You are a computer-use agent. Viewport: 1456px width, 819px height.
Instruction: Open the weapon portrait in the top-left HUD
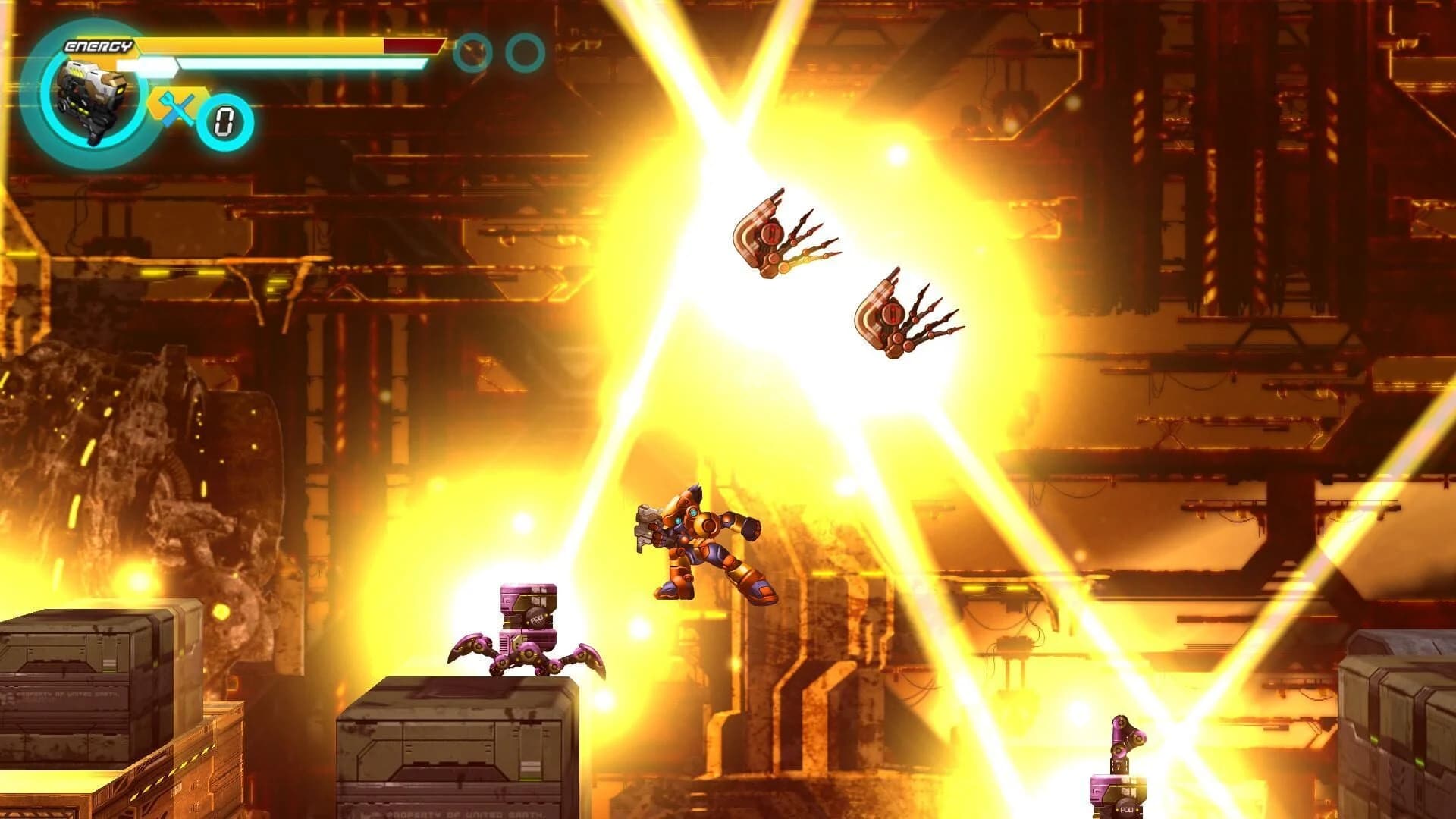91,95
